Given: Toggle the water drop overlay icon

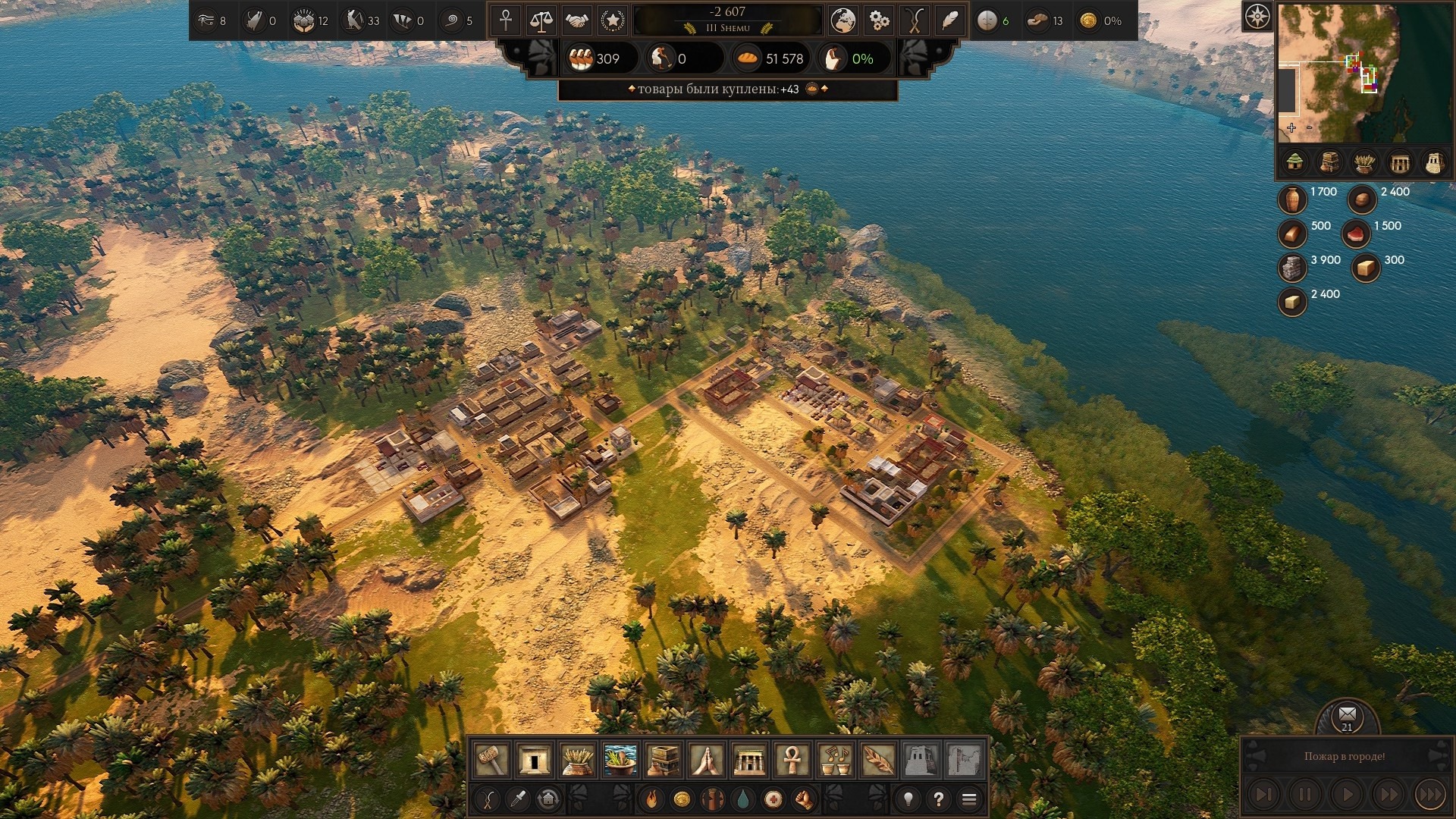Looking at the screenshot, I should pos(742,799).
